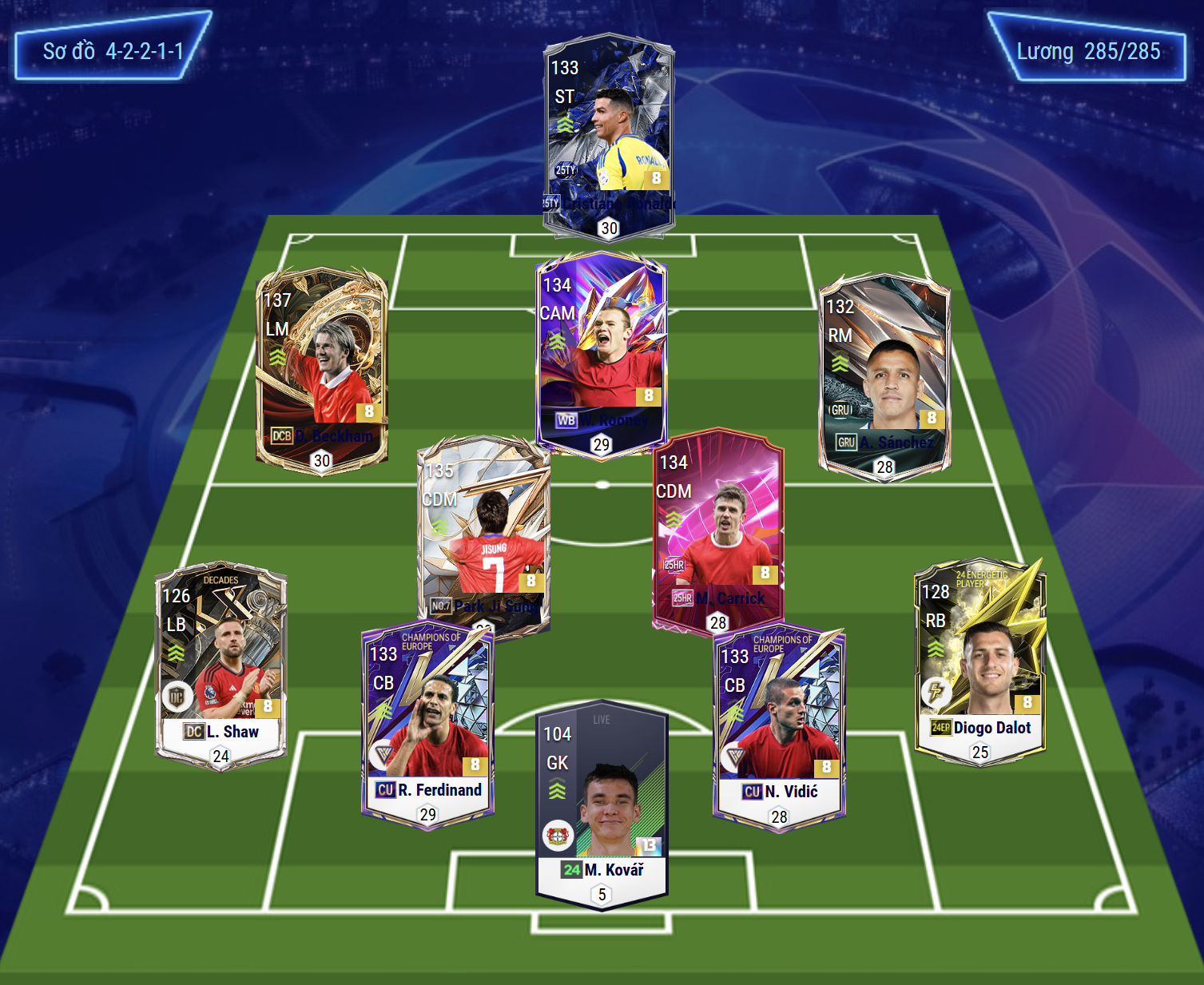This screenshot has height=985, width=1204.
Task: Select the Cristiano Ronaldo striker card
Action: (x=609, y=132)
